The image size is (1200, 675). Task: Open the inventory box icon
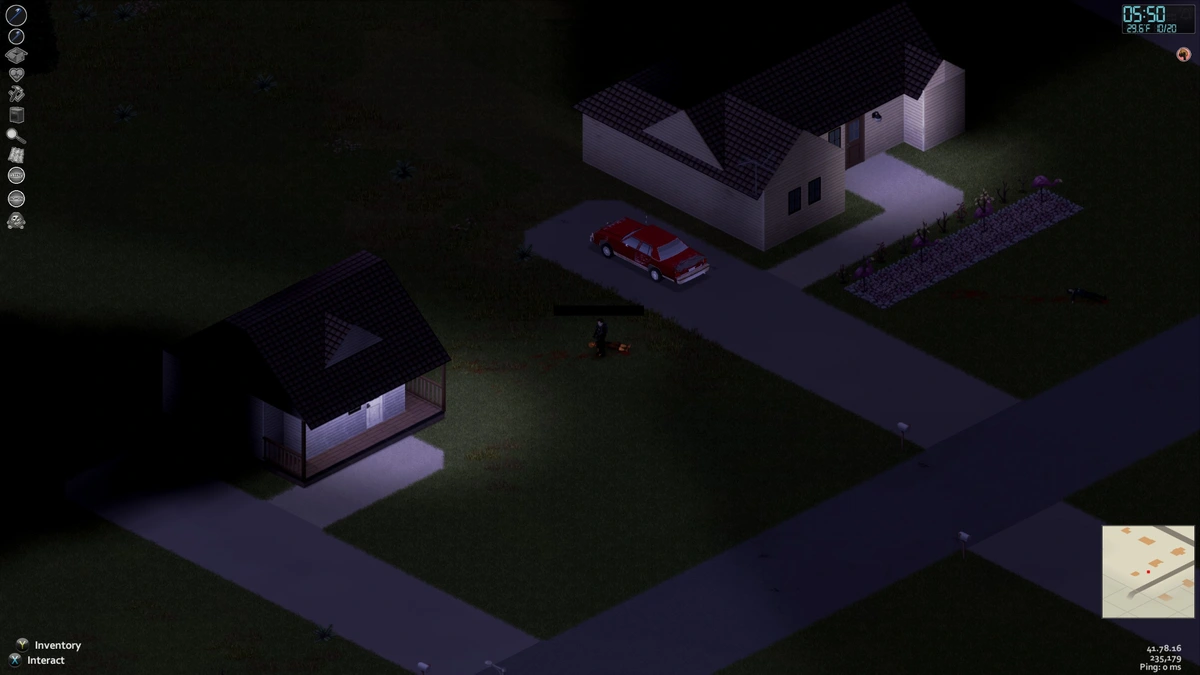[x=16, y=56]
